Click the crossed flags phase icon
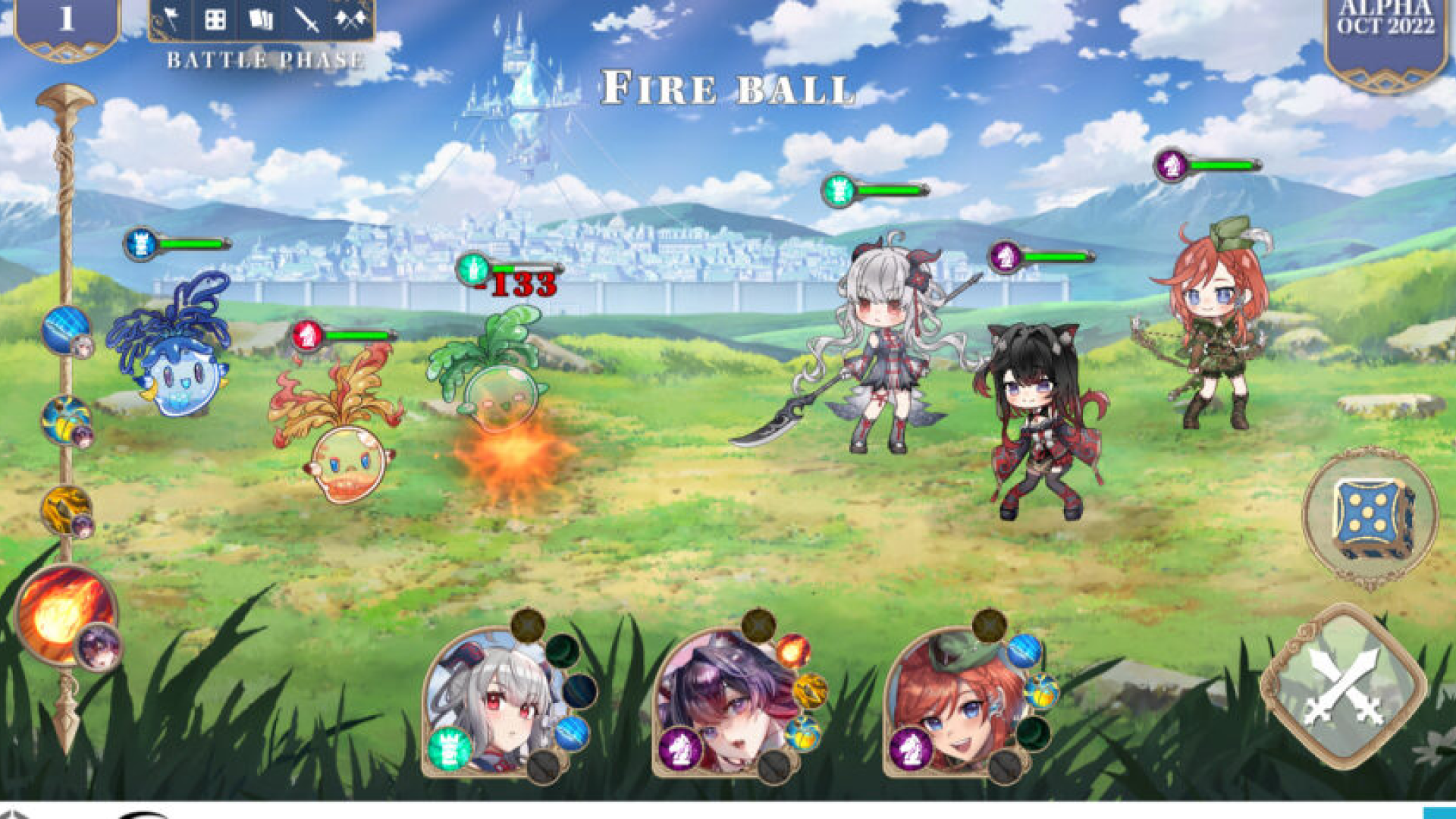 point(350,20)
